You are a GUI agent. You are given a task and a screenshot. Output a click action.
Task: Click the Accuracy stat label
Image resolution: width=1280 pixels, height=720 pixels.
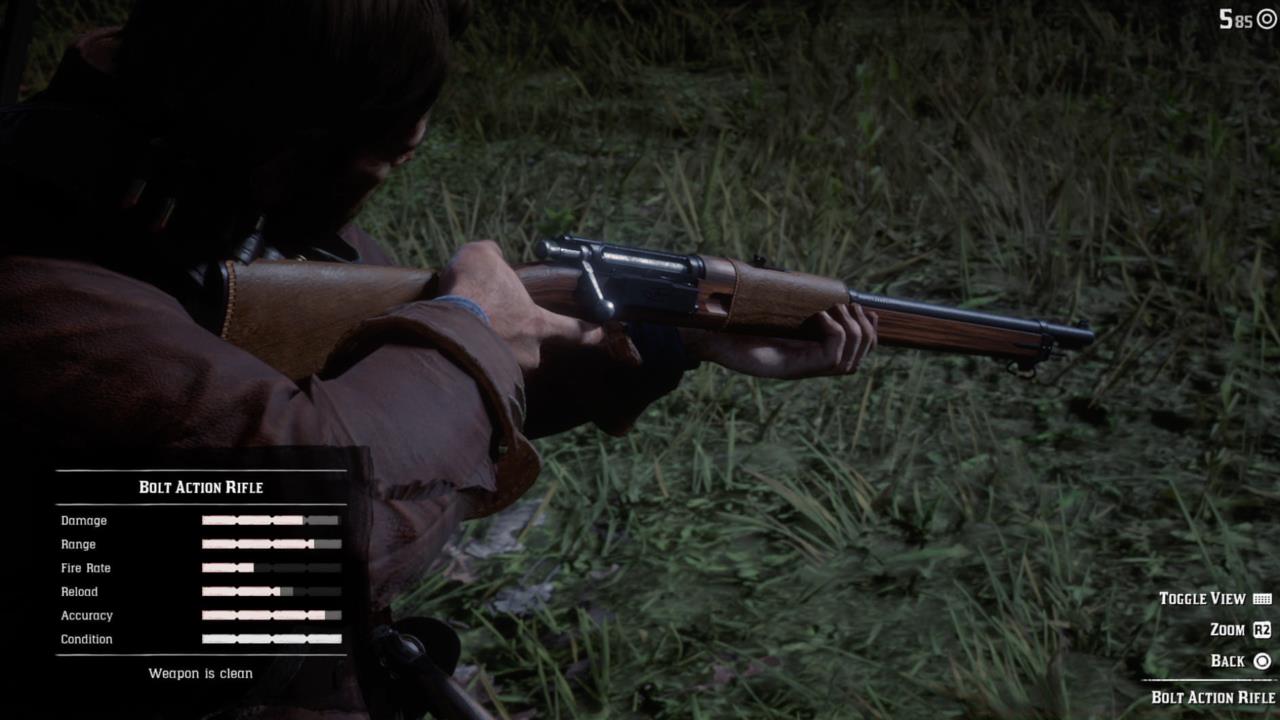tap(86, 615)
